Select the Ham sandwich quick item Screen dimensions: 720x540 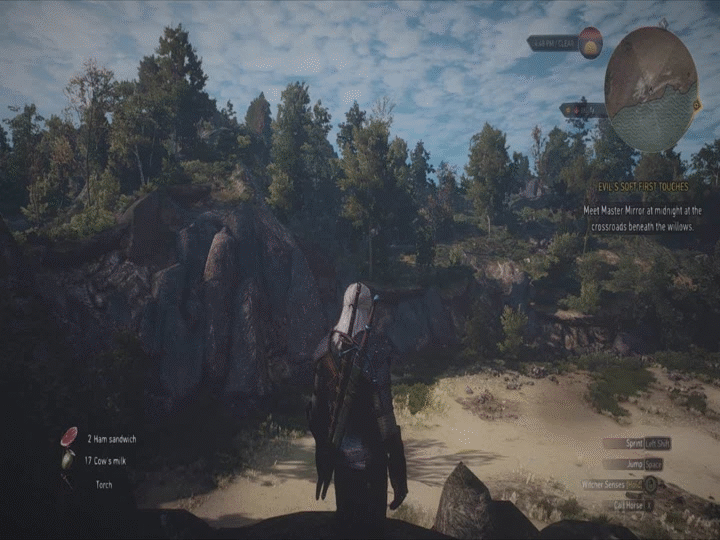(69, 437)
